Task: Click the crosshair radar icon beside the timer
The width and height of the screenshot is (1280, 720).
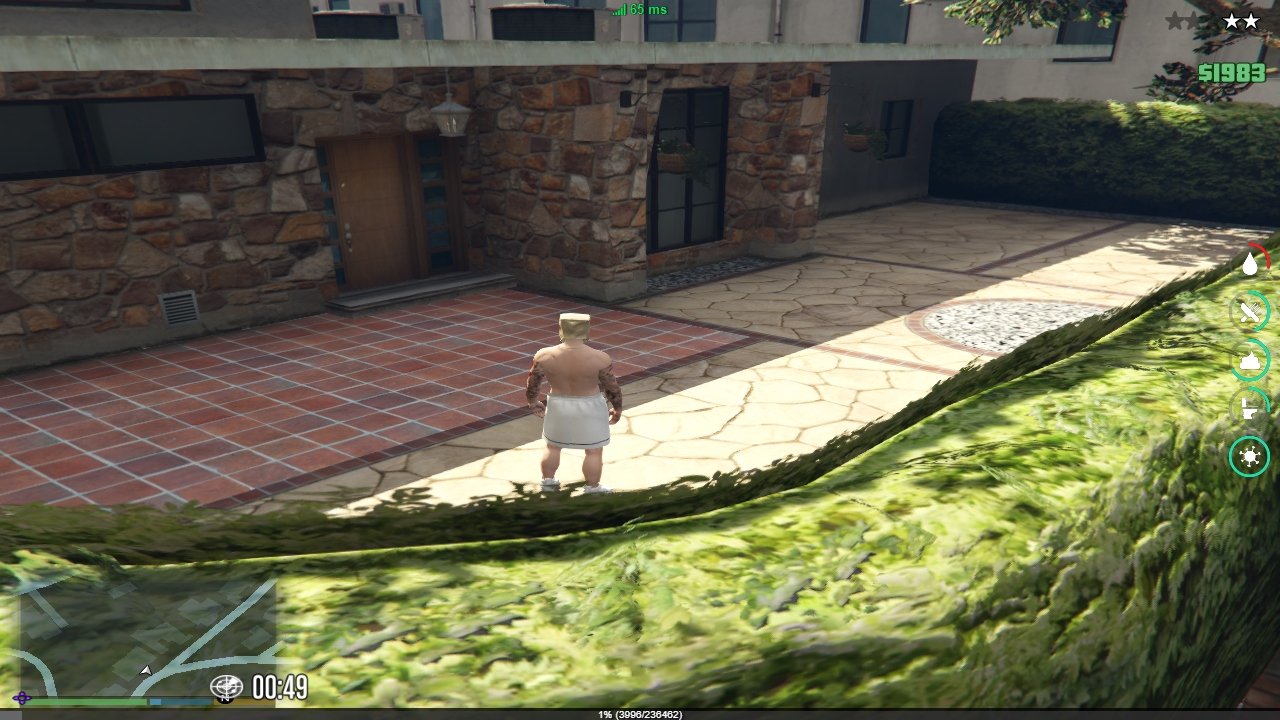Action: tap(227, 687)
